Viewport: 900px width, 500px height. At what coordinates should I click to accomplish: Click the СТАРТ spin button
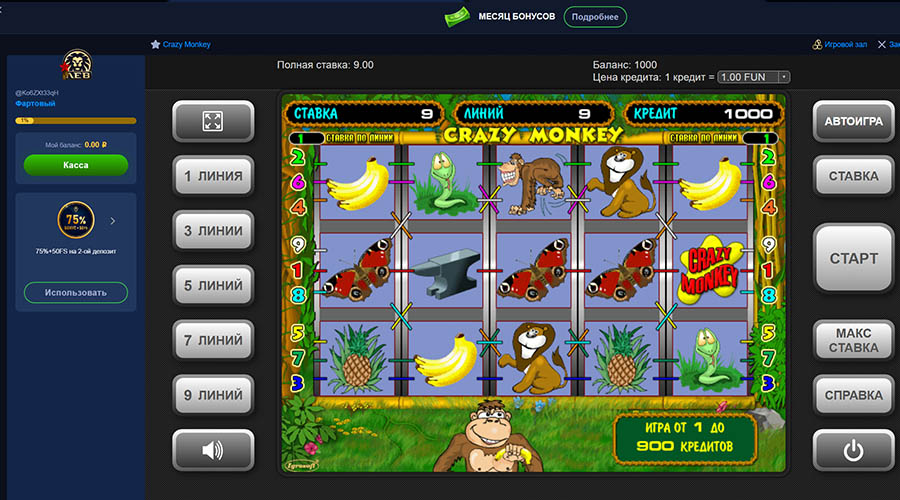(853, 258)
